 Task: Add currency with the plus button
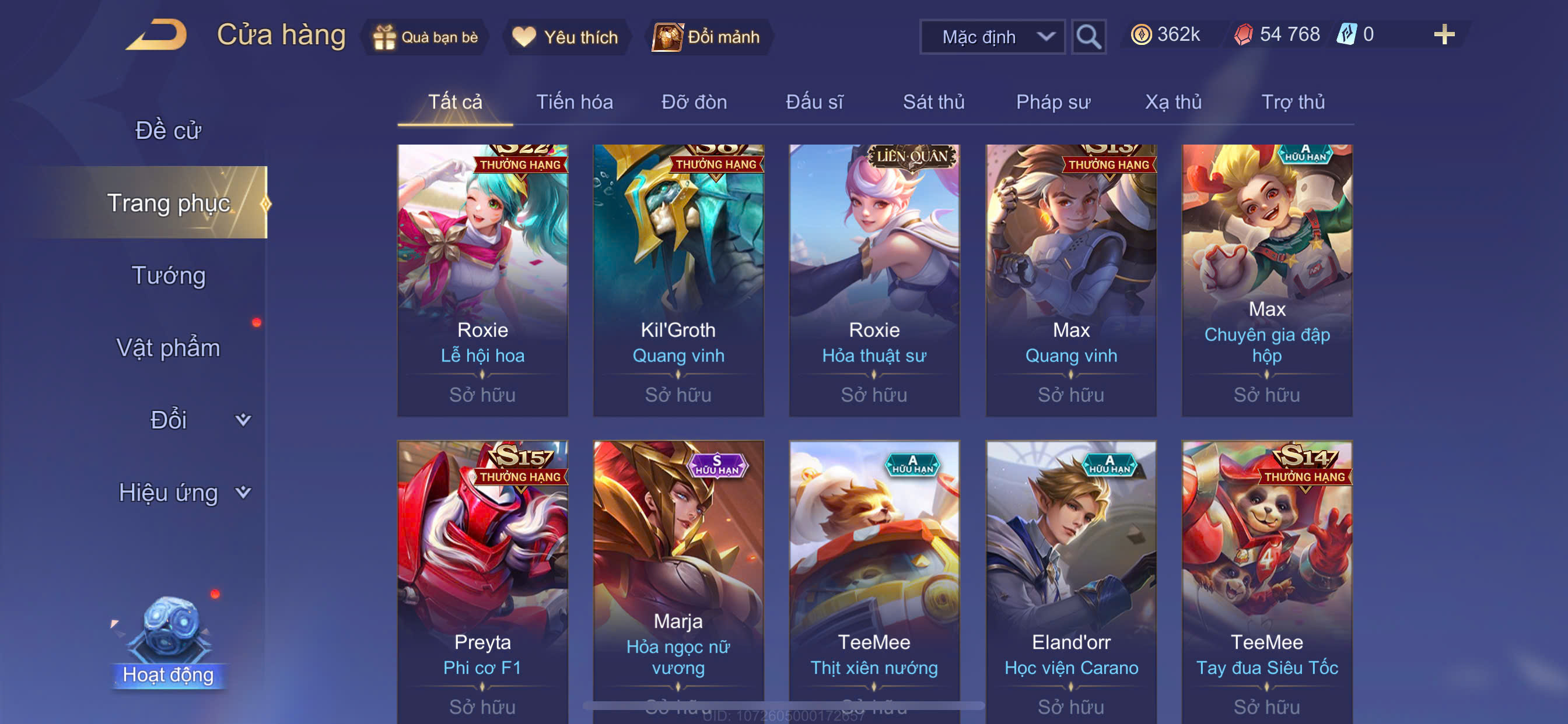tap(1443, 34)
